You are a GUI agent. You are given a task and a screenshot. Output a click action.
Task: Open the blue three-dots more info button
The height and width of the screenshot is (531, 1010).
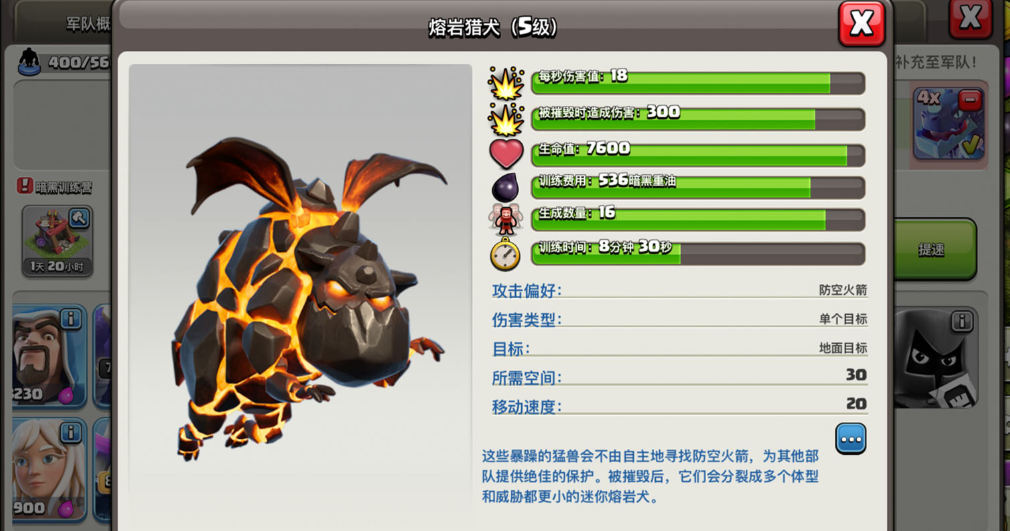point(851,439)
